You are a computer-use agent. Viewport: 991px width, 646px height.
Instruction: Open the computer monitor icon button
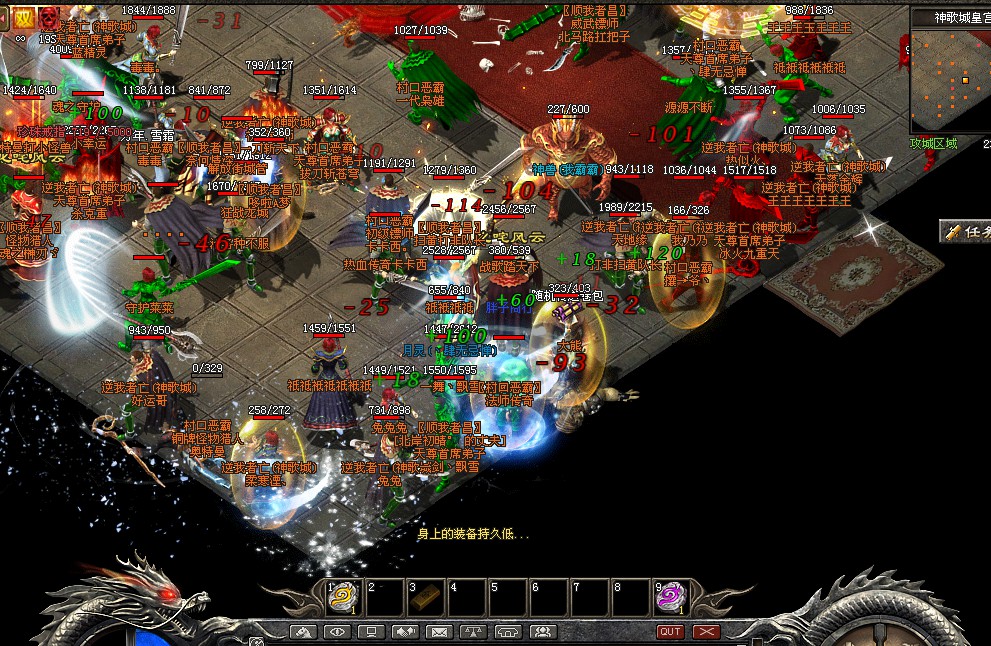371,632
